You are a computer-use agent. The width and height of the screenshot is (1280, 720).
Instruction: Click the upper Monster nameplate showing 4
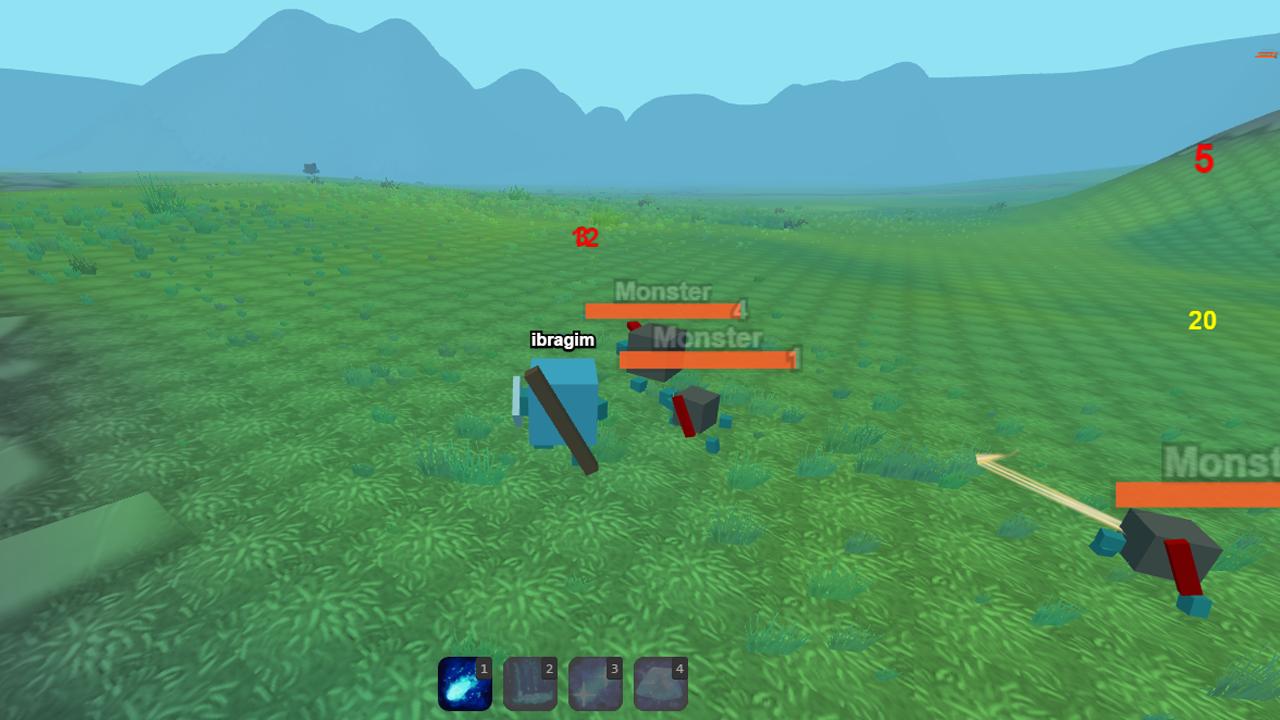pyautogui.click(x=663, y=293)
